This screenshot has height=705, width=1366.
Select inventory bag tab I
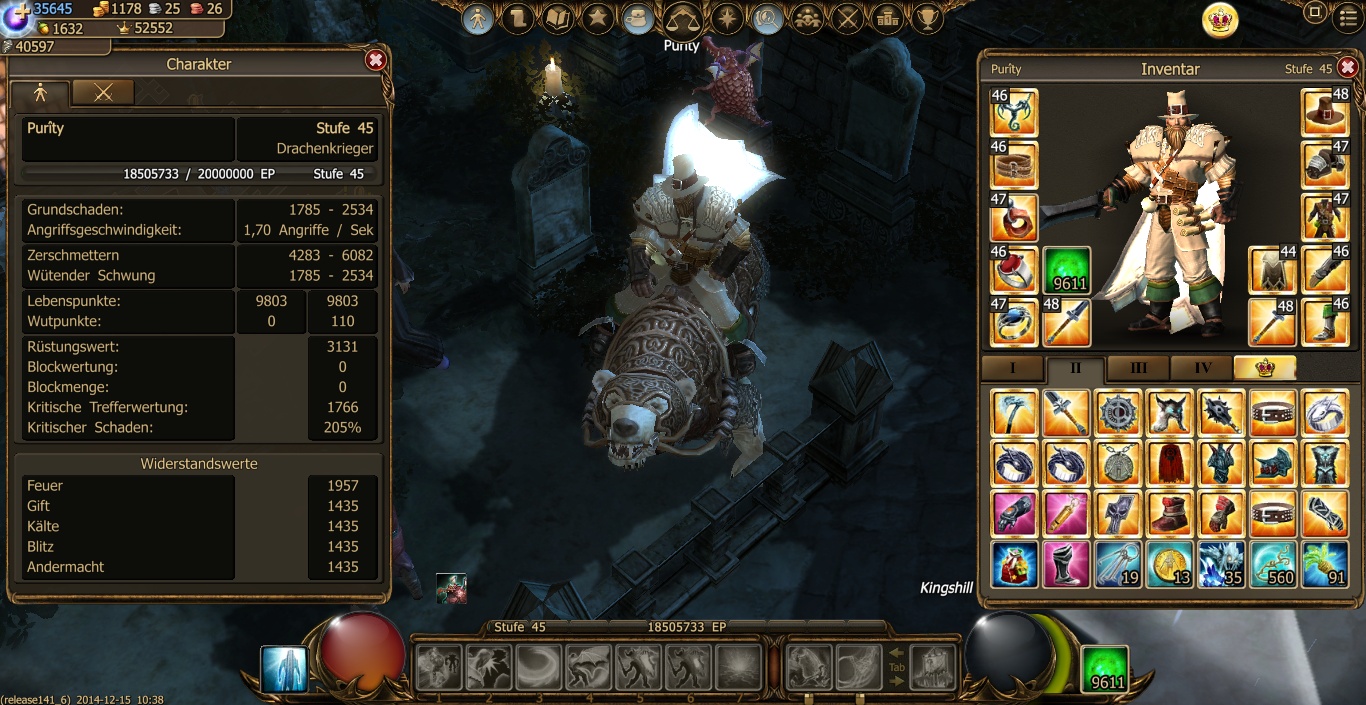tap(1012, 368)
